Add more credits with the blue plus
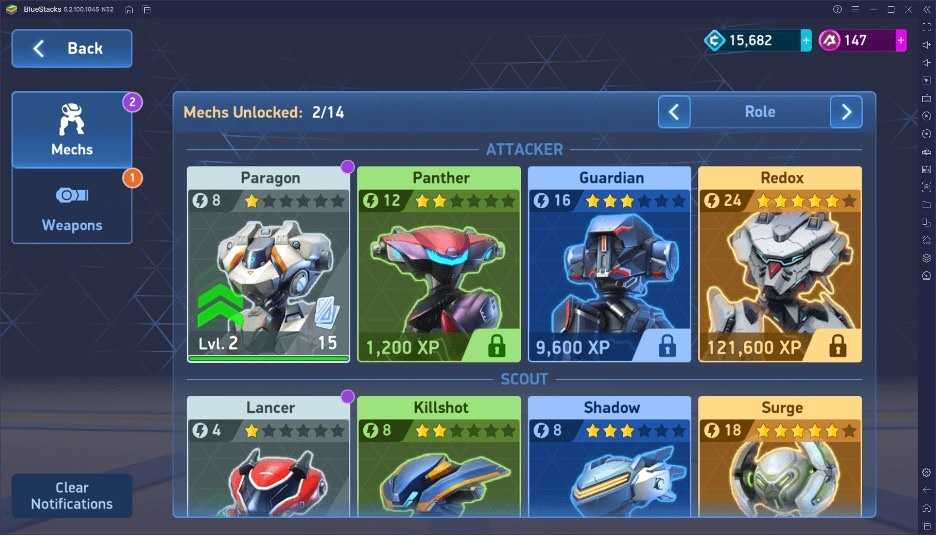The width and height of the screenshot is (936, 536). [806, 40]
